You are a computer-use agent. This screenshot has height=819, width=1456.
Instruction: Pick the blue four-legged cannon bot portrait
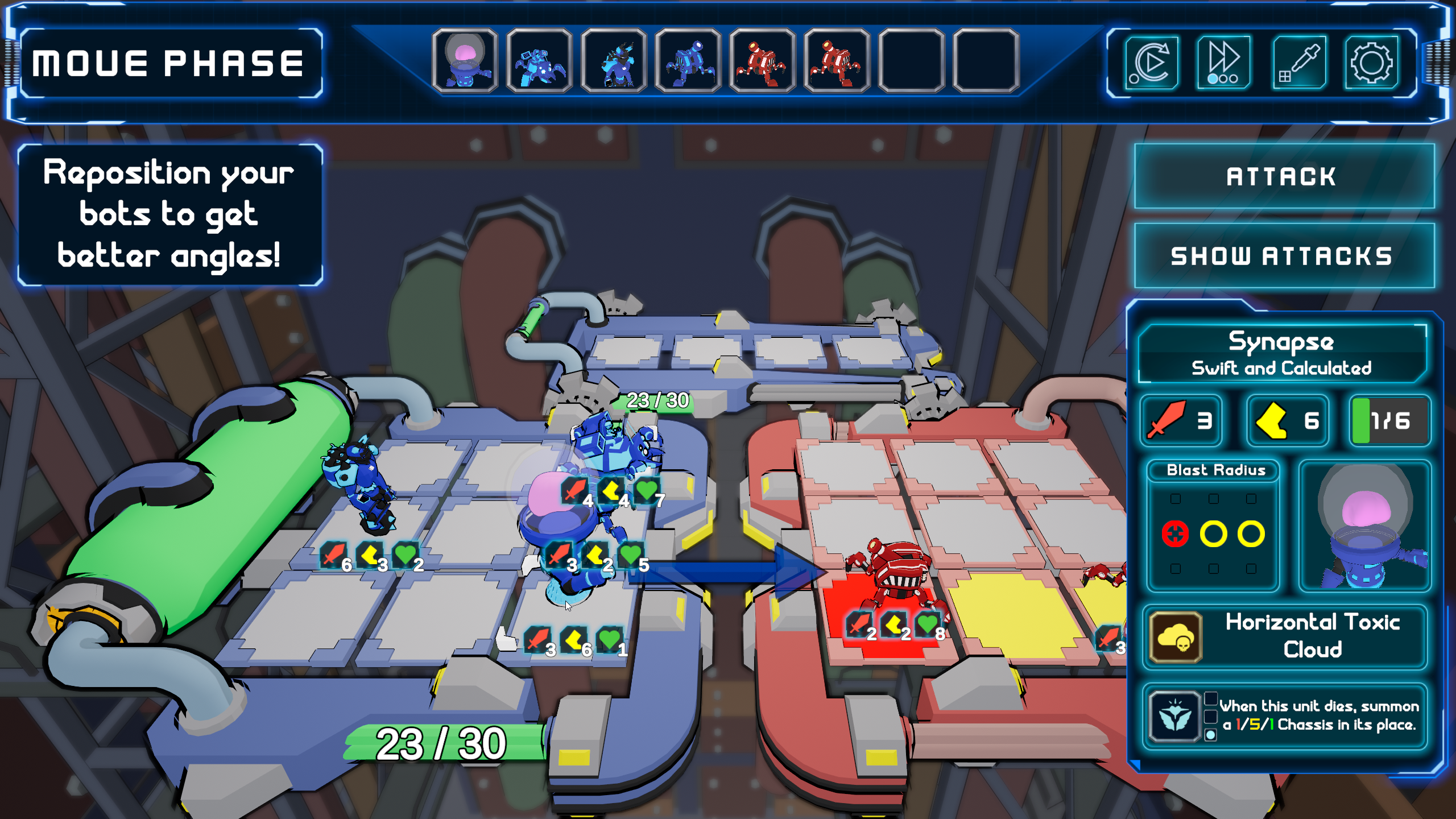[x=688, y=61]
